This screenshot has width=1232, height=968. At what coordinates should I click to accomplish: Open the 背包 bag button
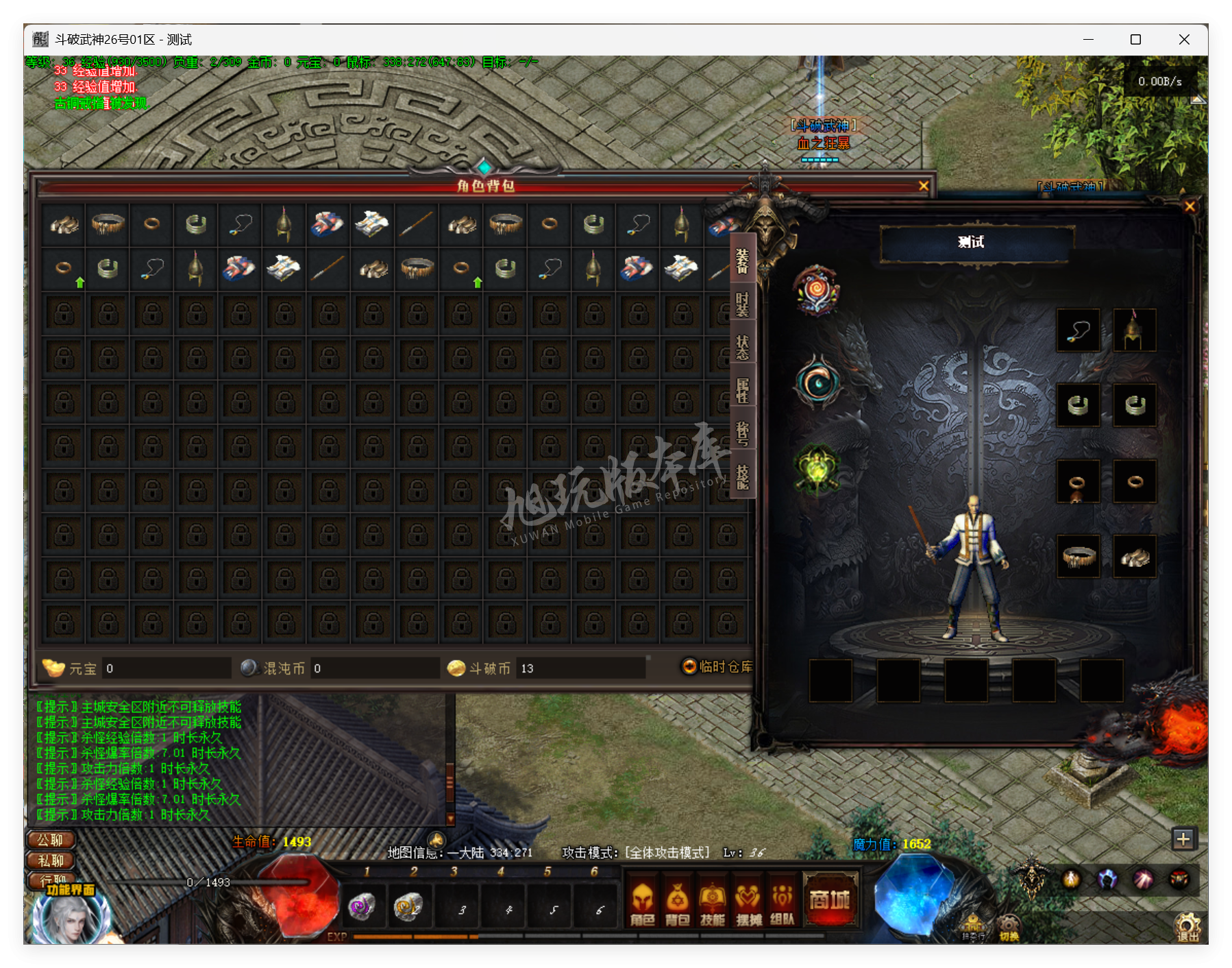point(677,904)
